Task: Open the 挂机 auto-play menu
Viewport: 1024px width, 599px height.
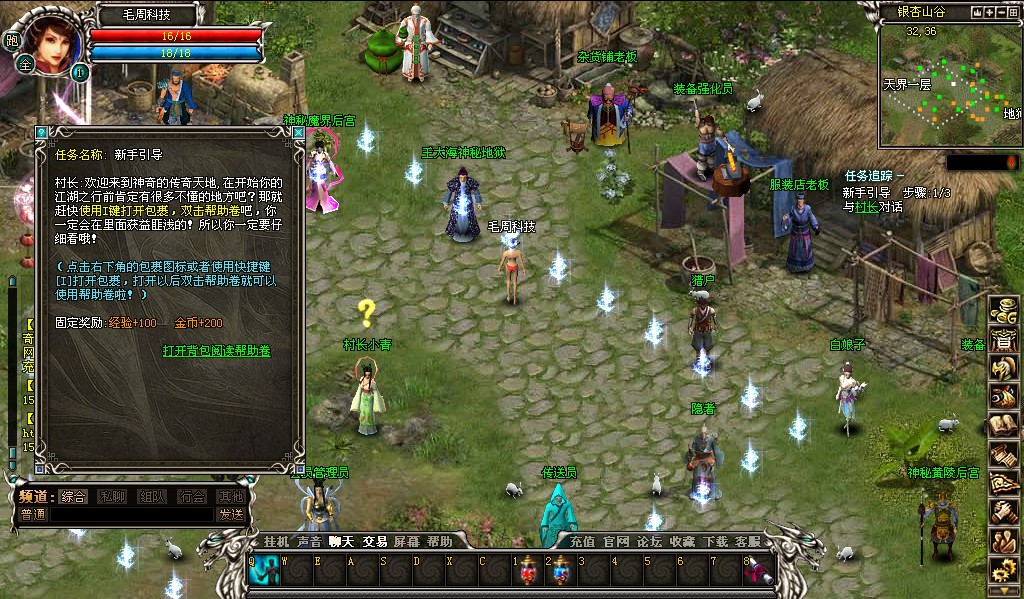Action: pyautogui.click(x=275, y=541)
